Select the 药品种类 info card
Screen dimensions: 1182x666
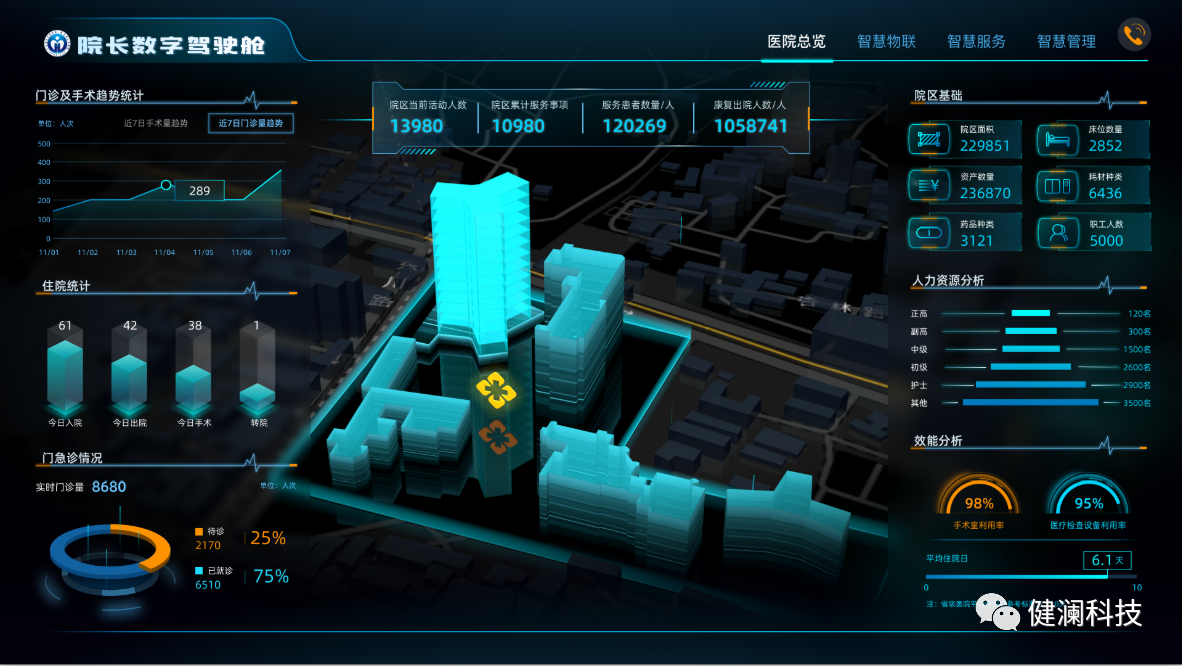(965, 233)
